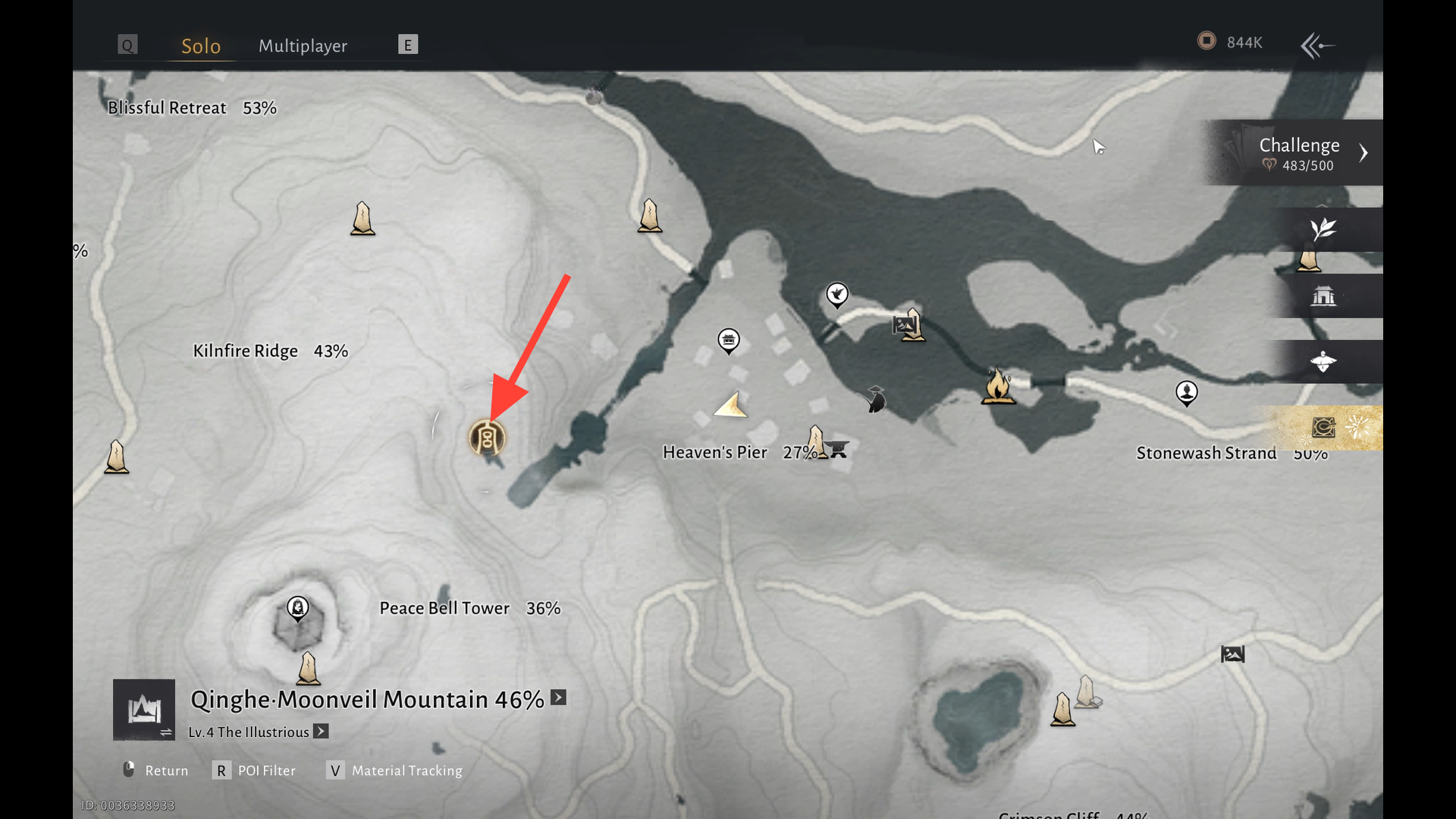Expand Qinghe-Moonveil Mountain region details
Screen dimensions: 1456x819
pyautogui.click(x=558, y=698)
